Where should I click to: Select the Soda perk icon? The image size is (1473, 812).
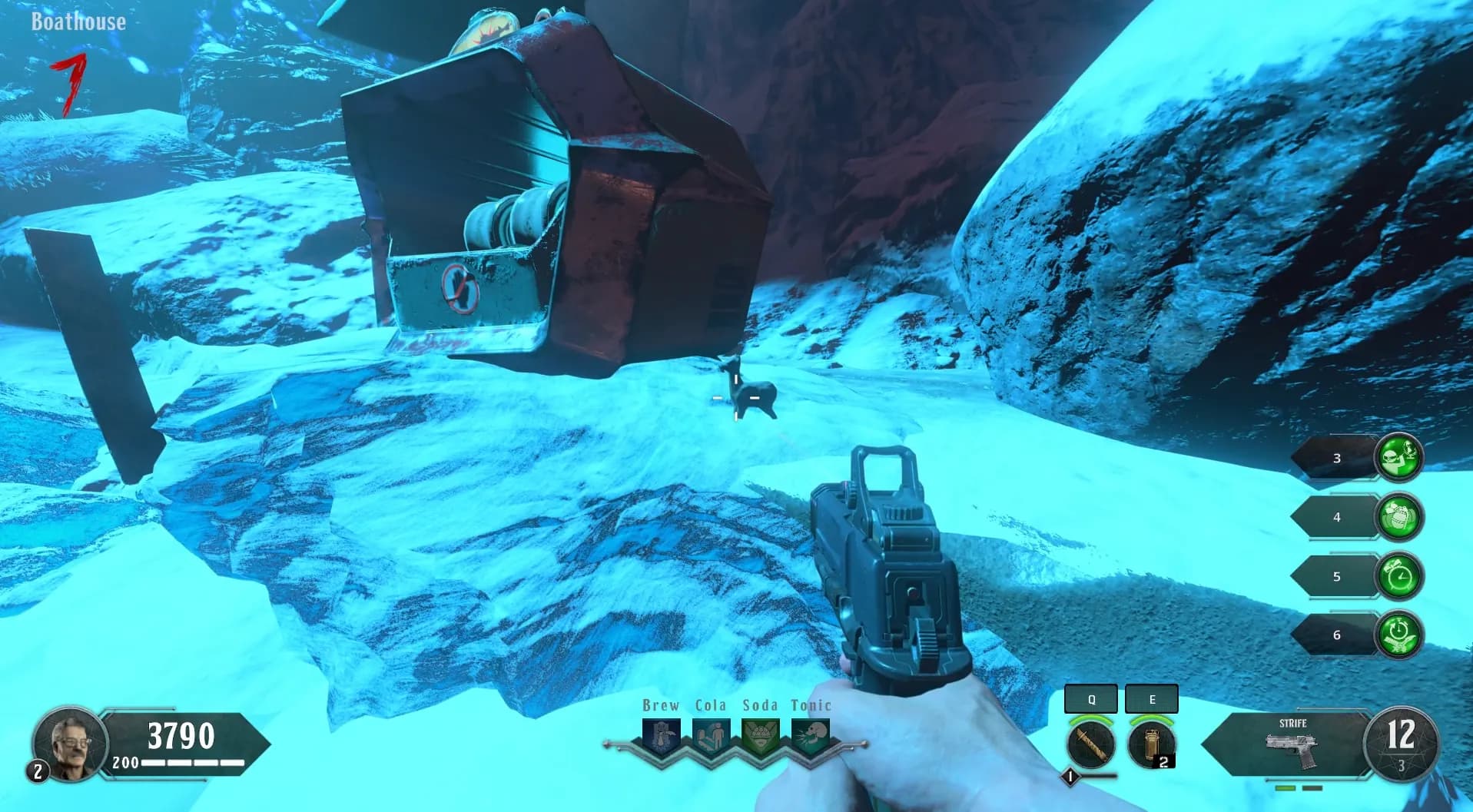(760, 736)
